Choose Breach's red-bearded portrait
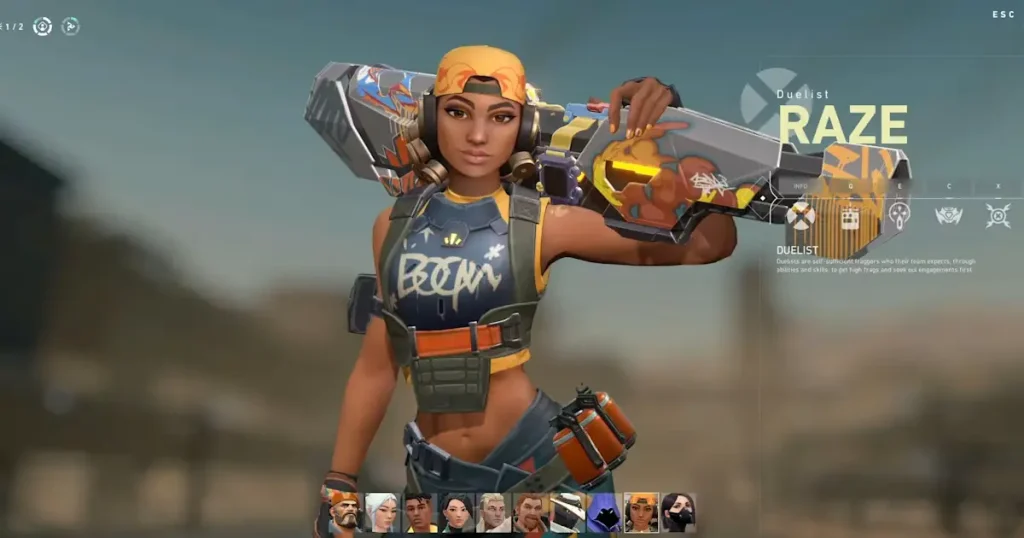This screenshot has height=538, width=1024. (x=530, y=512)
